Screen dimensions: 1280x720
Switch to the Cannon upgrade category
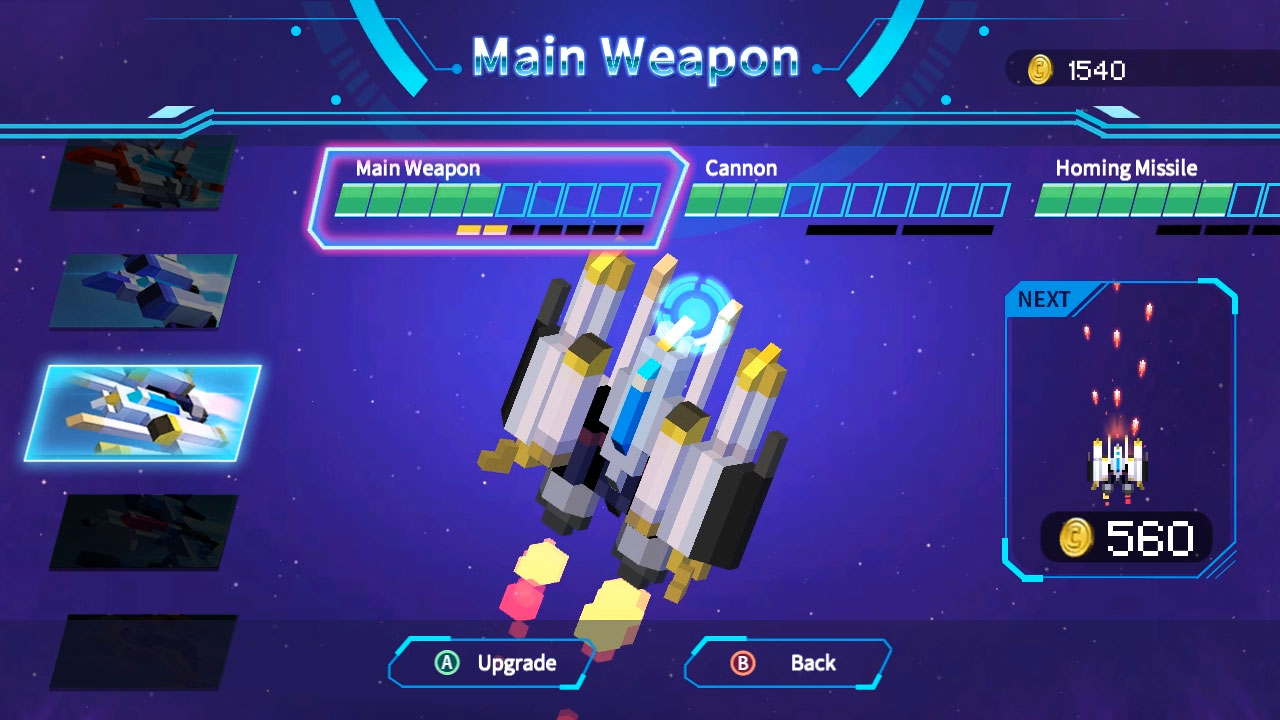pyautogui.click(x=742, y=168)
